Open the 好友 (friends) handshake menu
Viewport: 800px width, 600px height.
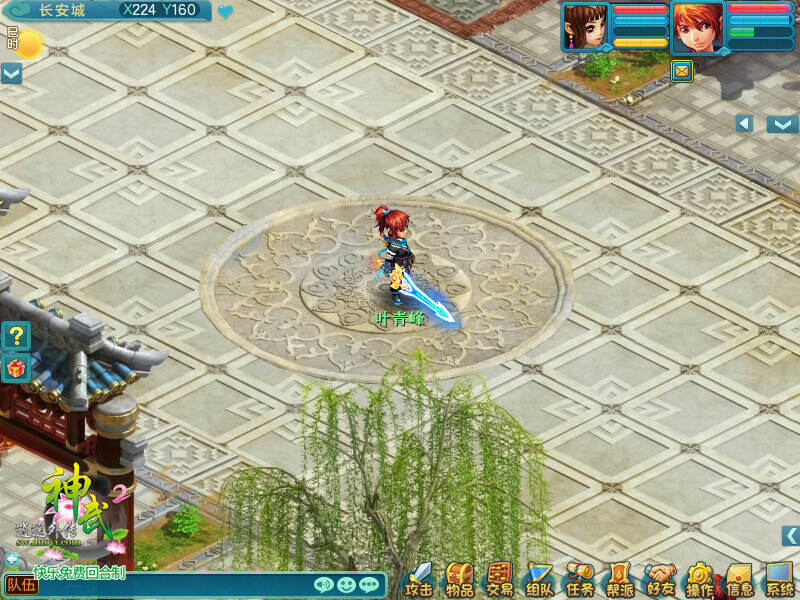pyautogui.click(x=659, y=580)
